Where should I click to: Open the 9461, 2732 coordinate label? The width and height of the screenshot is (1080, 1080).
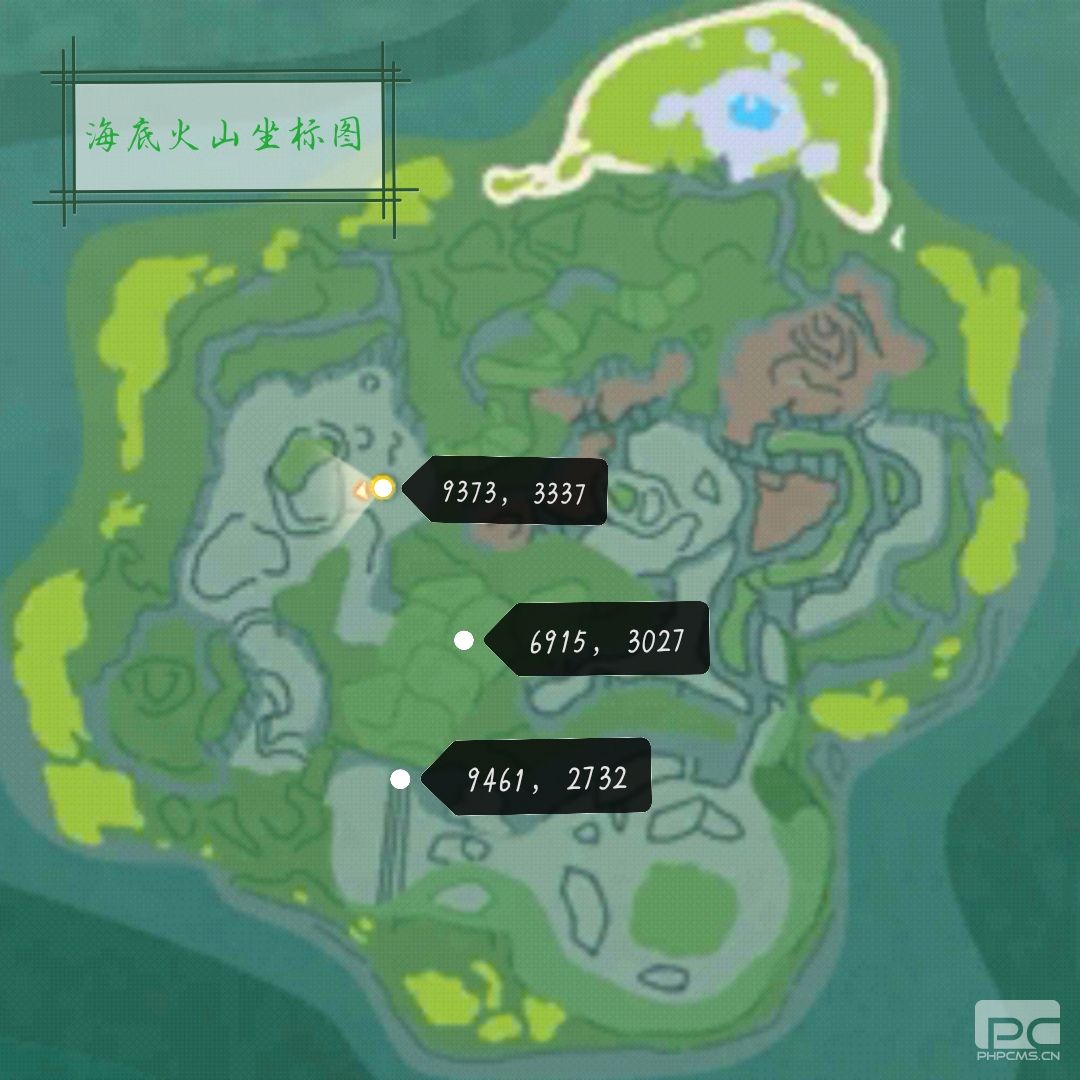pyautogui.click(x=545, y=778)
